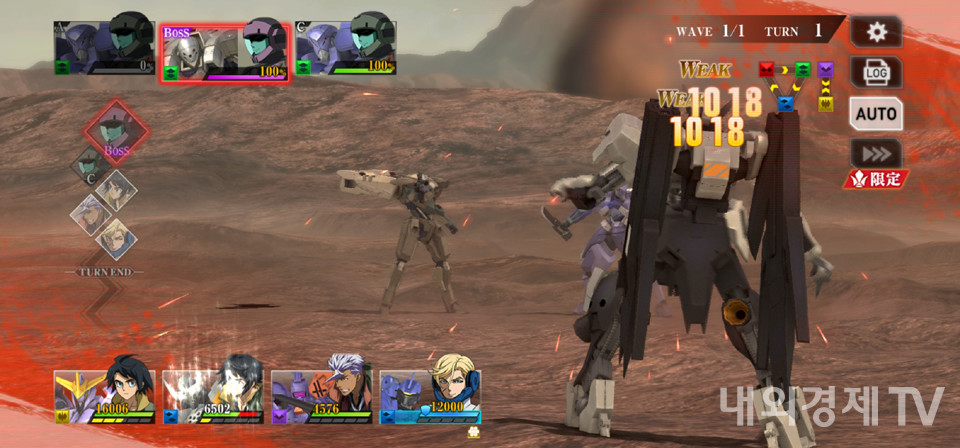
Task: Select the Boss turn-order diamond
Action: (x=116, y=131)
